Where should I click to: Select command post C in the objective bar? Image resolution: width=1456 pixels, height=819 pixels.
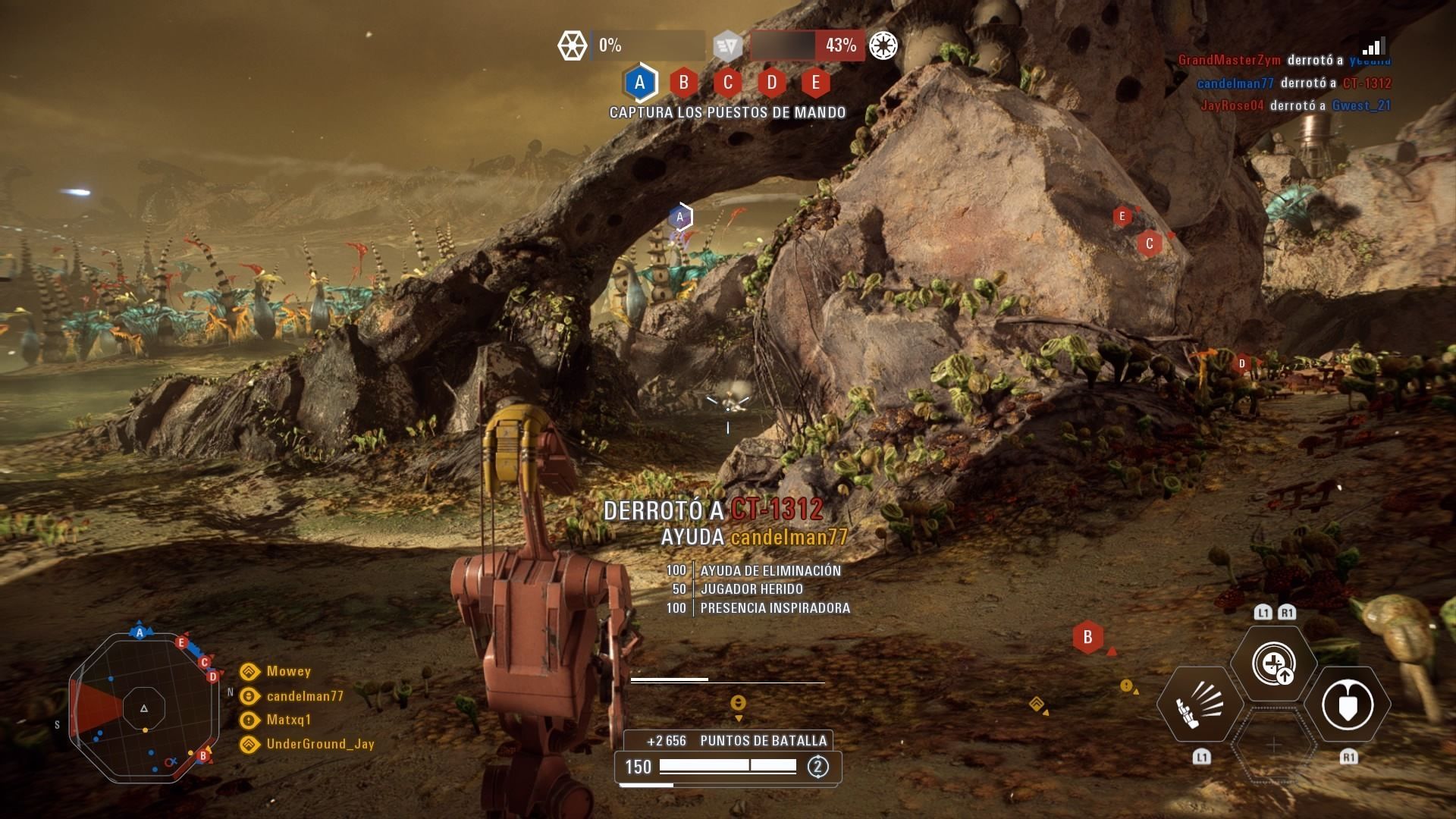pos(727,83)
